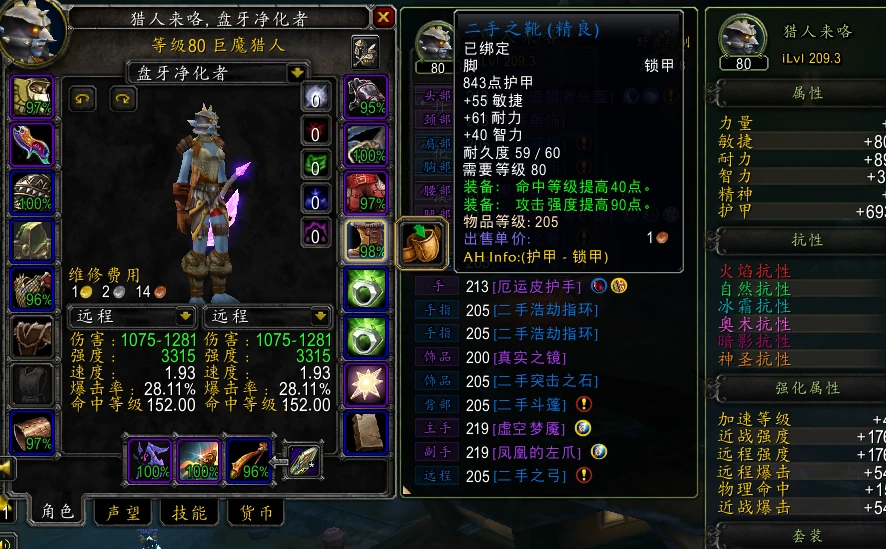Open the equipment manager icon below close button
Image resolution: width=886 pixels, height=549 pixels.
[x=365, y=50]
